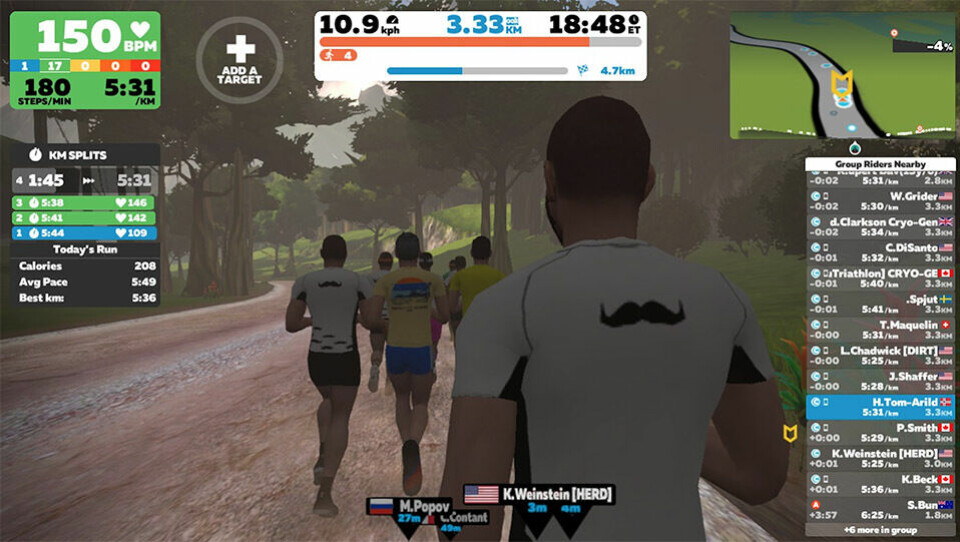Choose d.Clarkson Cryo-Gen rider row
The image size is (960, 542).
click(880, 226)
